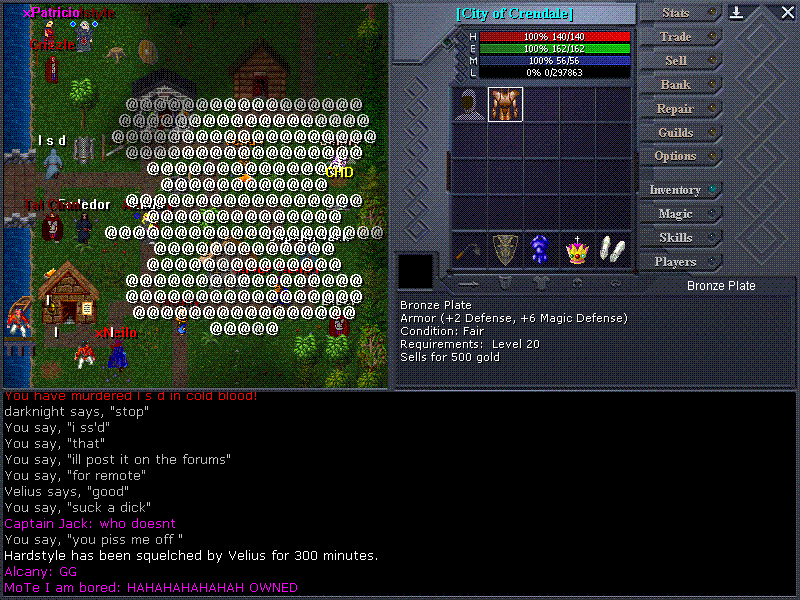
Task: Minimize the game with the down-arrow button
Action: point(737,13)
